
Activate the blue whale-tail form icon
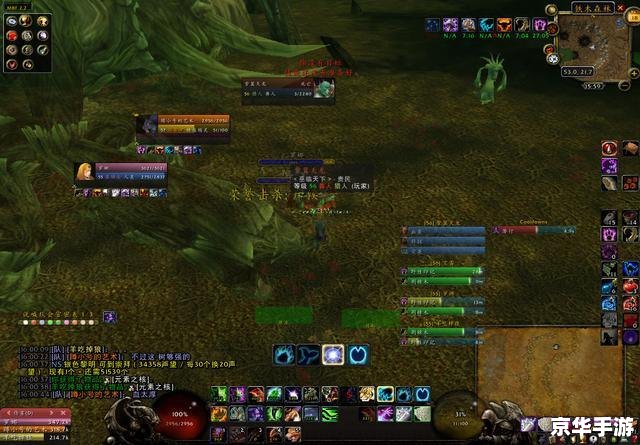coord(309,353)
